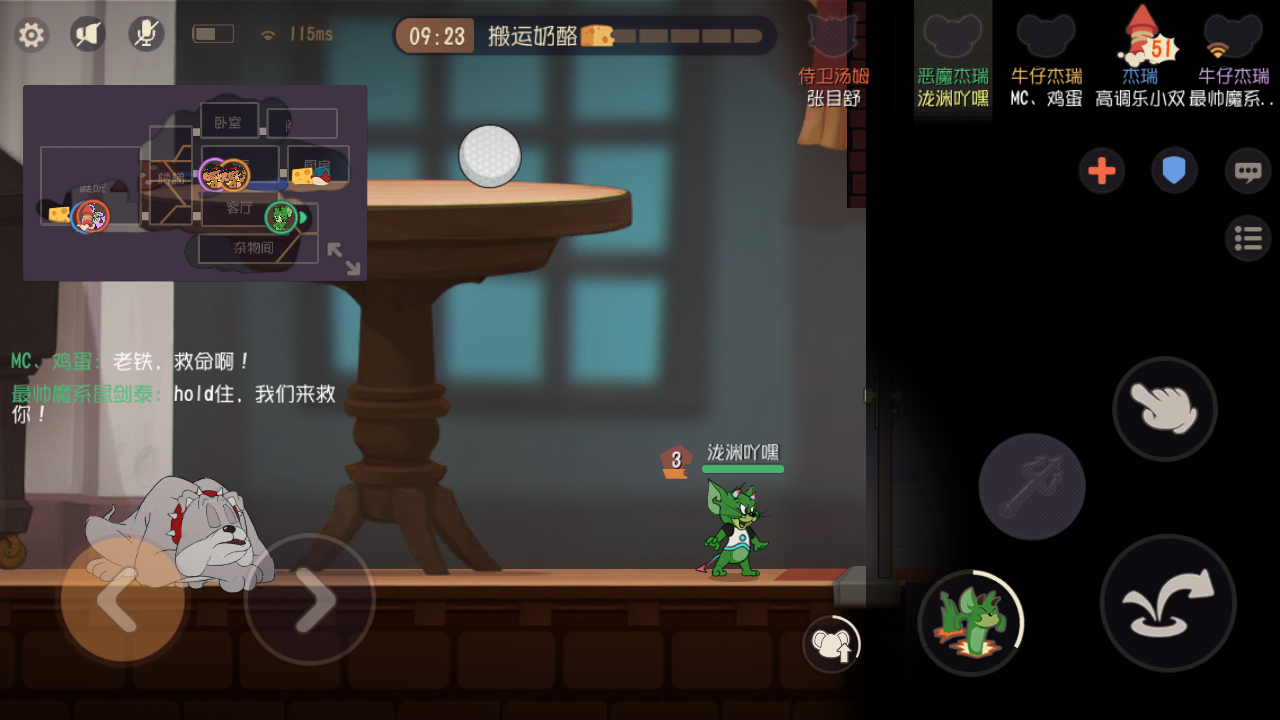Tap the 09:23 match timer
Image resolution: width=1280 pixels, height=720 pixels.
(x=434, y=33)
